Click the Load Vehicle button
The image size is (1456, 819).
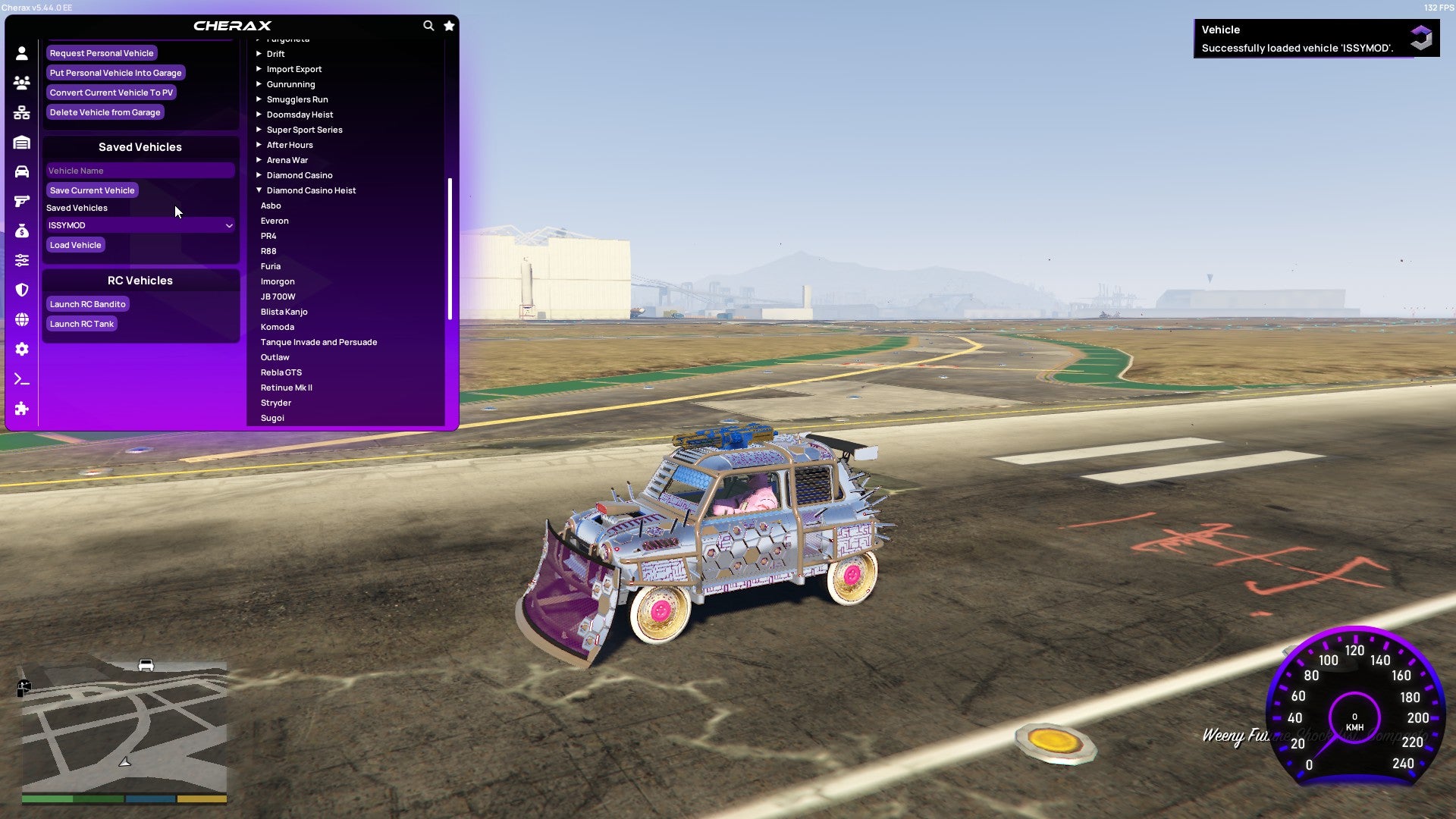point(75,245)
